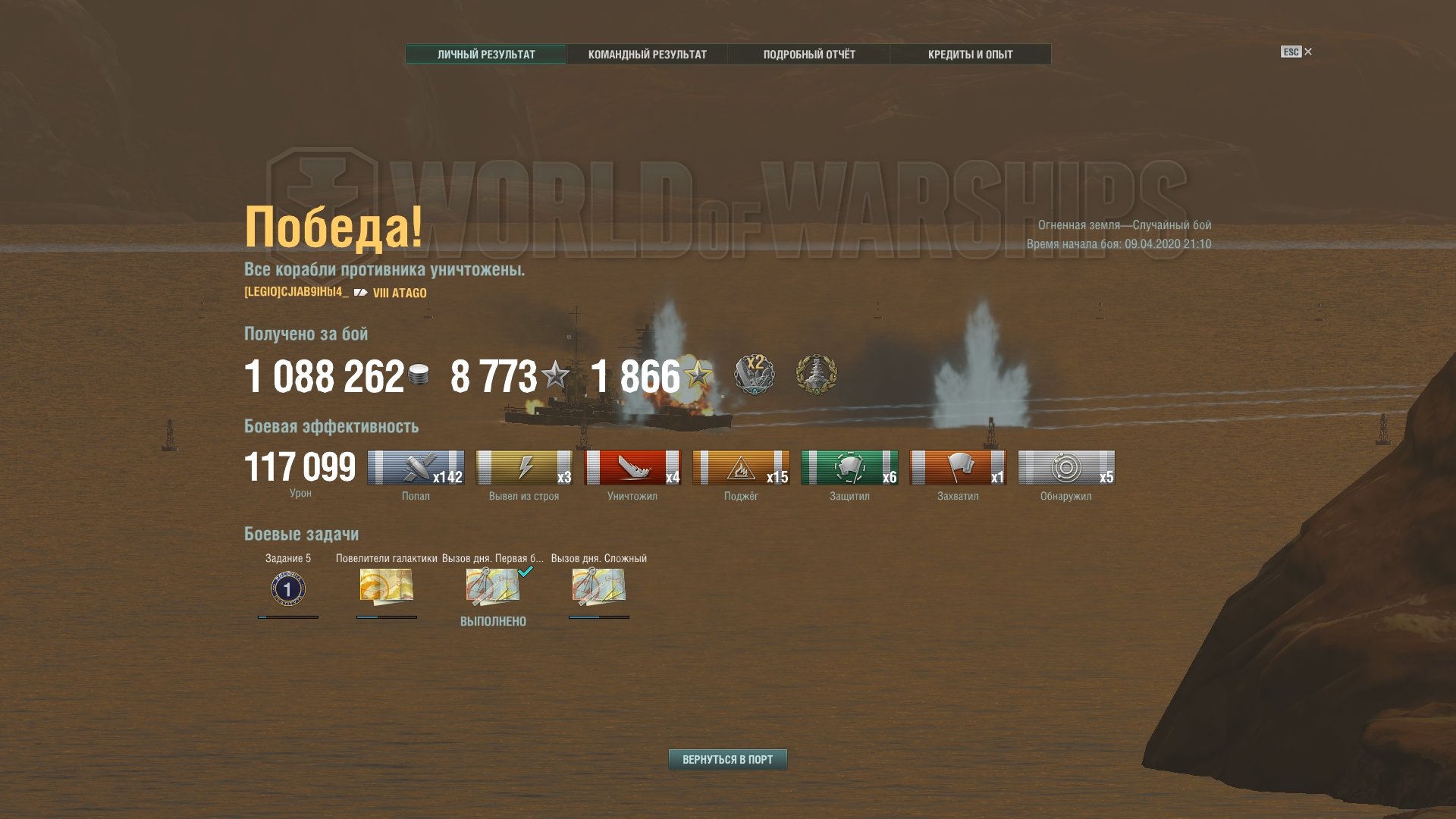
Task: Select the Повелители галактики mission
Action: [x=386, y=586]
